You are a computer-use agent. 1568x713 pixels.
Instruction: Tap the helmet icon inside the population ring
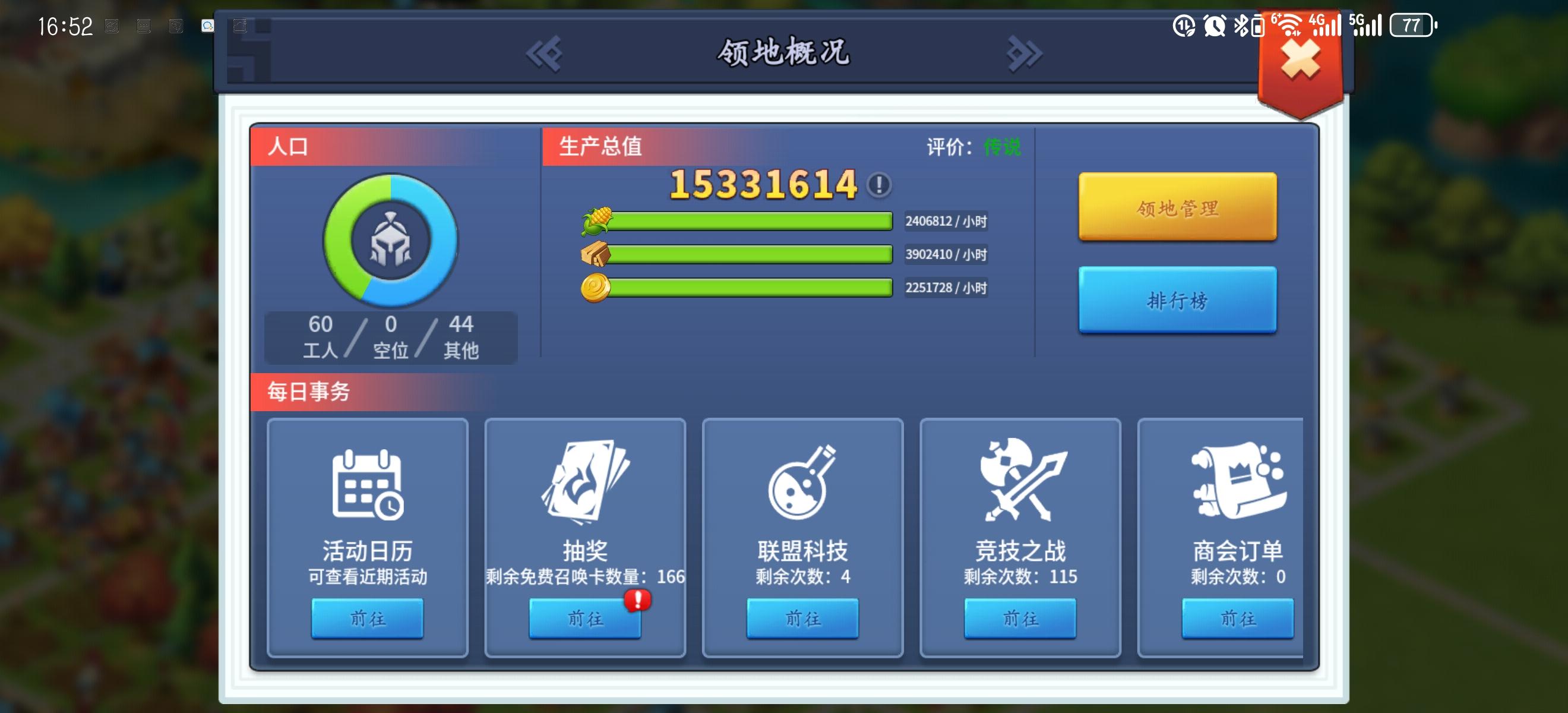click(391, 241)
